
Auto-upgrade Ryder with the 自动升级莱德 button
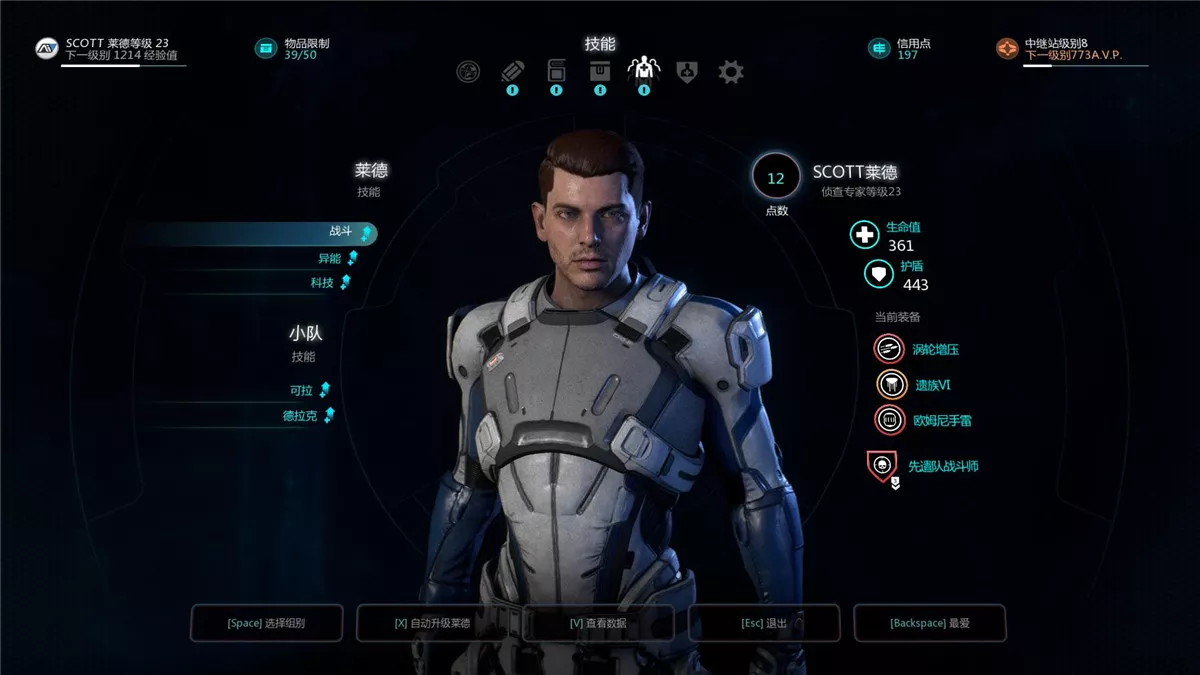pyautogui.click(x=432, y=623)
